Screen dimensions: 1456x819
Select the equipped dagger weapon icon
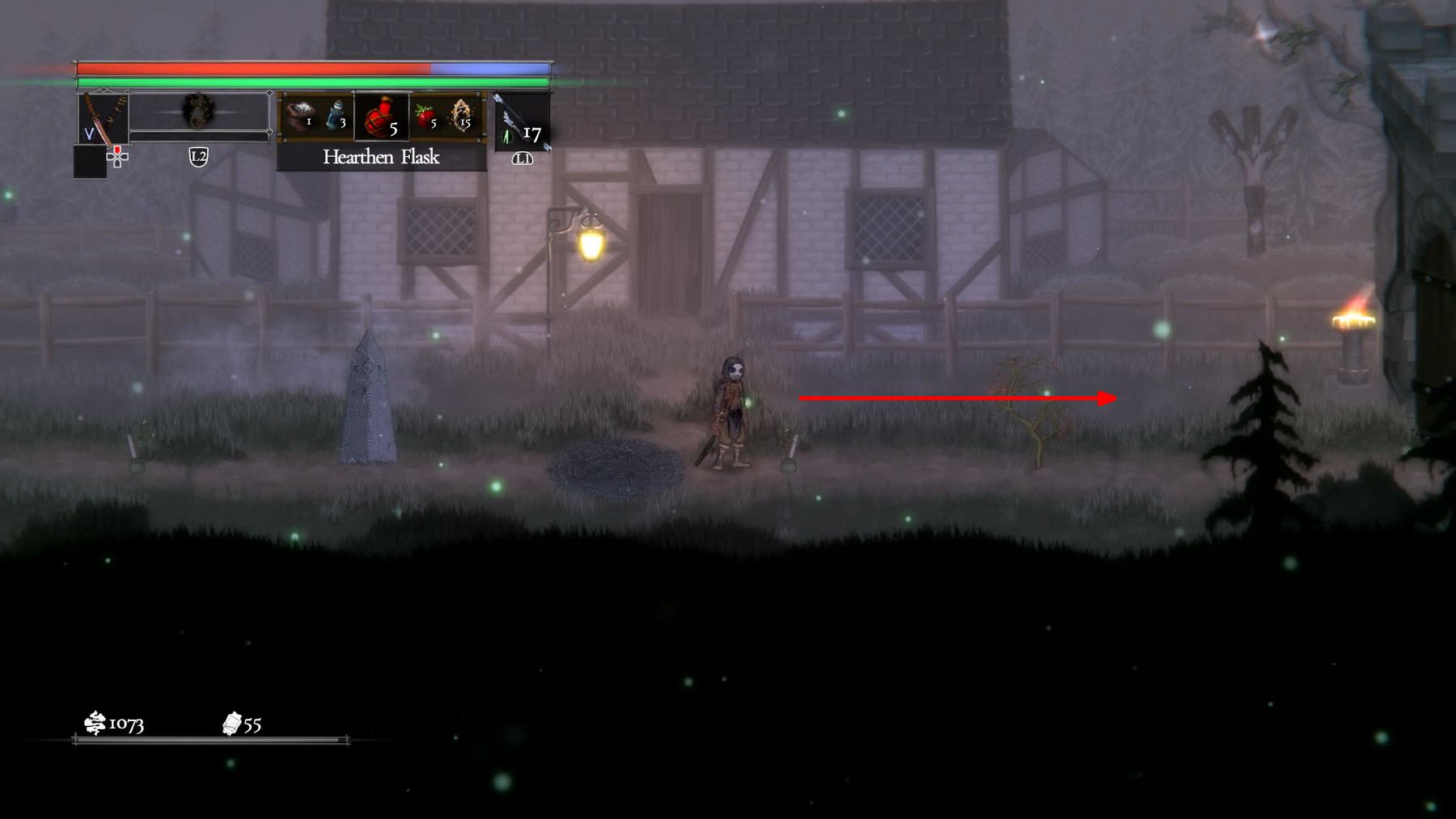[101, 118]
